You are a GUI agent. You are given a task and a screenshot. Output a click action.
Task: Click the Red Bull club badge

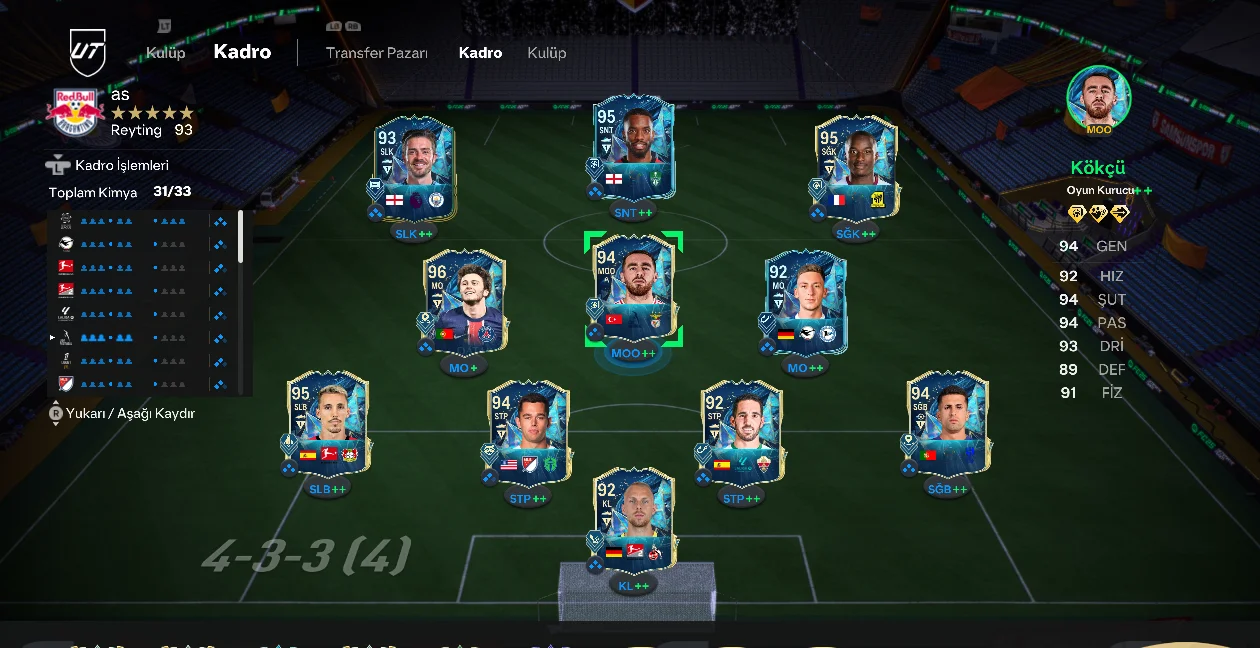(x=75, y=112)
